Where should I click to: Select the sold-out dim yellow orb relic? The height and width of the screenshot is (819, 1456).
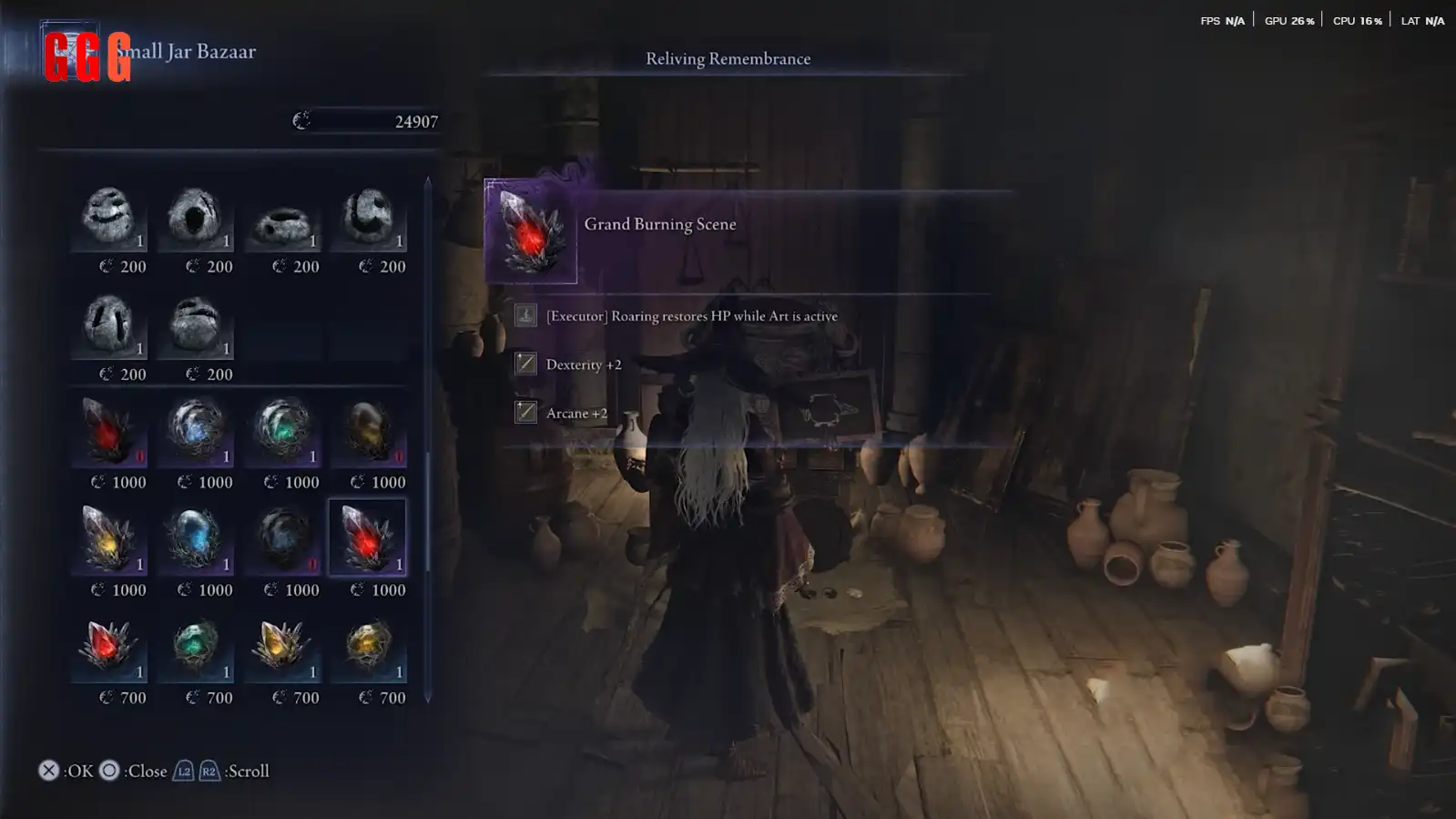(368, 432)
